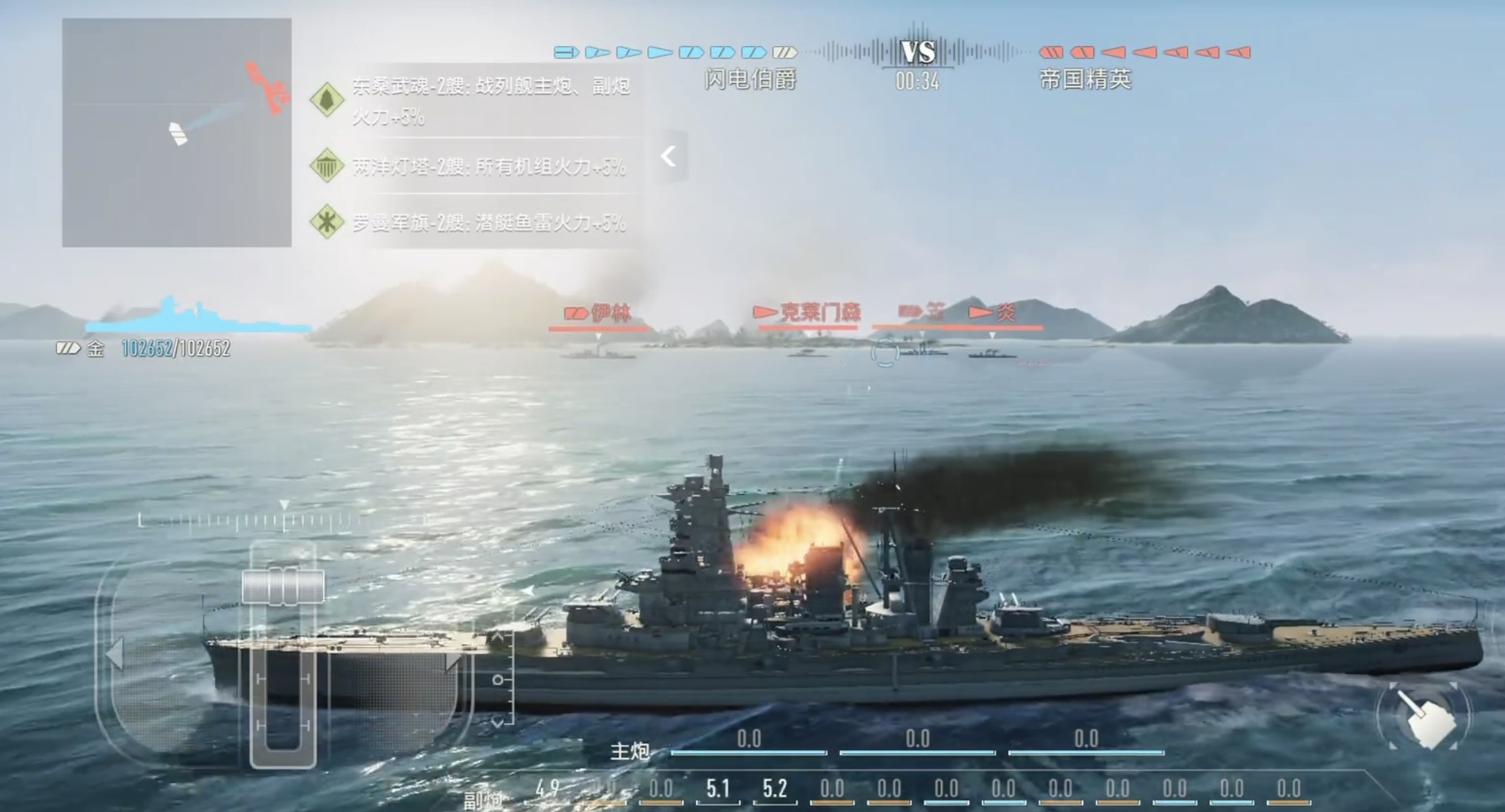1505x812 pixels.
Task: Click the lower chevron on the zoom scale
Action: click(x=499, y=722)
